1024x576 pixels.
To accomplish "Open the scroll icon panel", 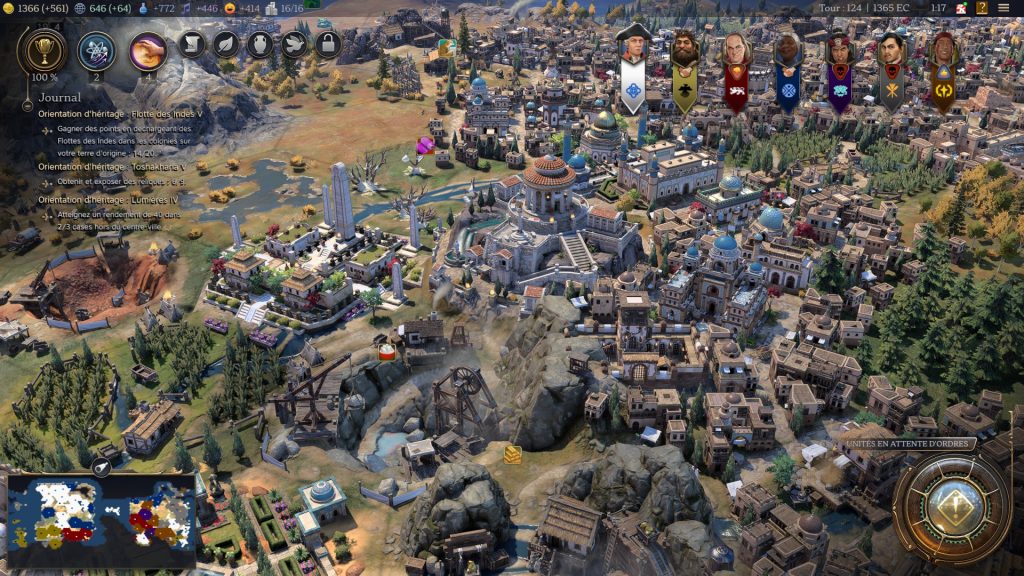I will (193, 44).
